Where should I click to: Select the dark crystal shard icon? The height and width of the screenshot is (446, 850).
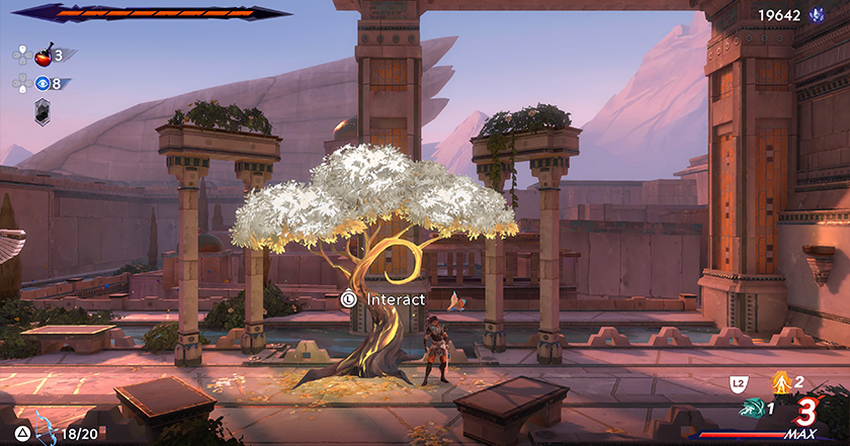coord(43,113)
